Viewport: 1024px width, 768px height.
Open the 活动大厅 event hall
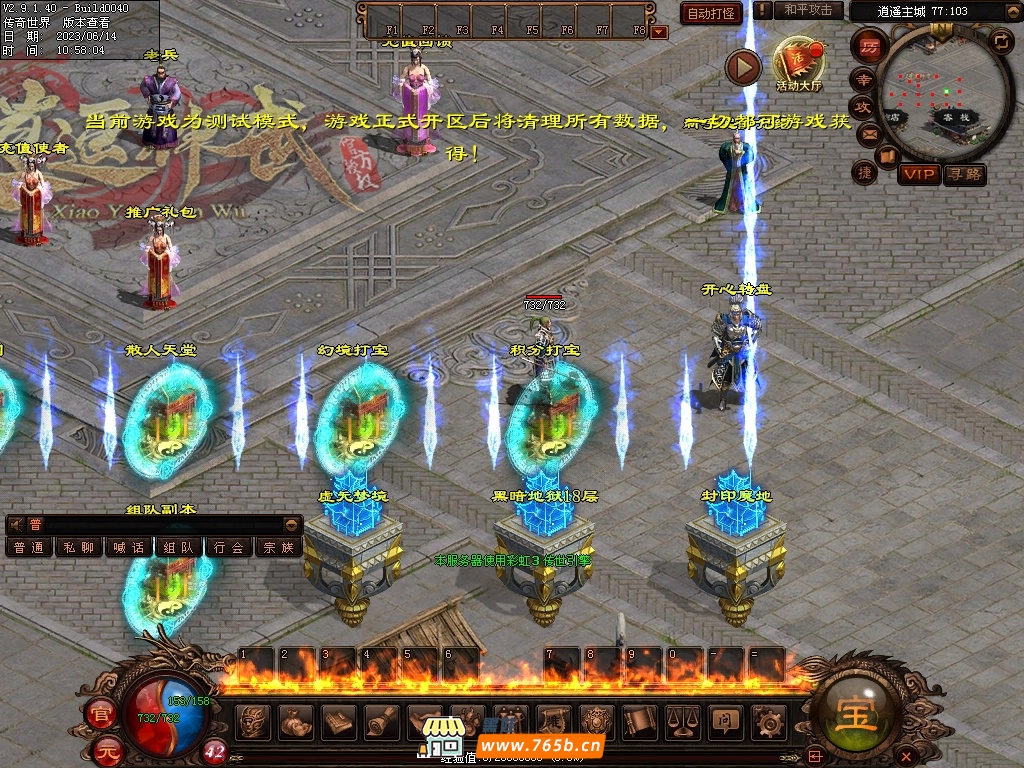click(x=797, y=63)
